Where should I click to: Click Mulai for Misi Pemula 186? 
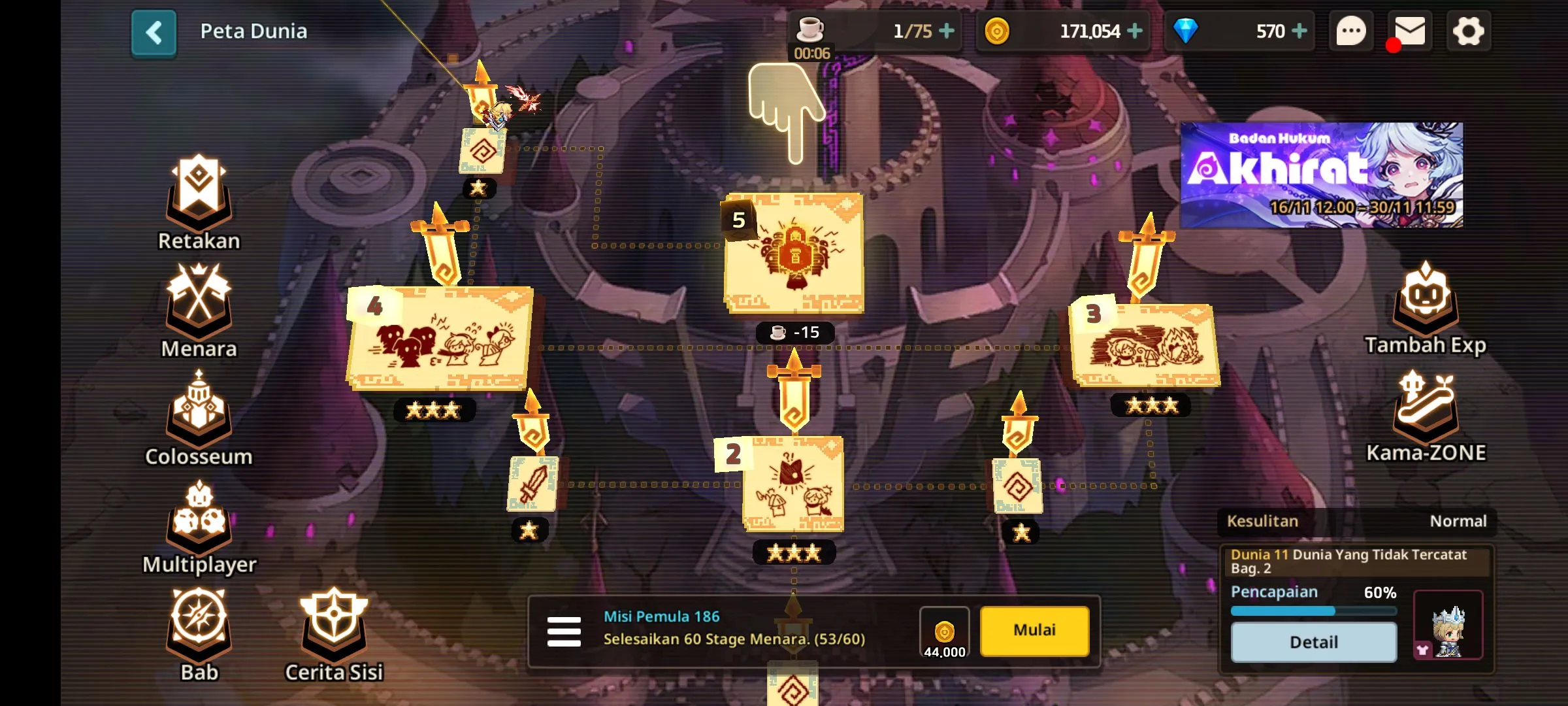(1034, 630)
